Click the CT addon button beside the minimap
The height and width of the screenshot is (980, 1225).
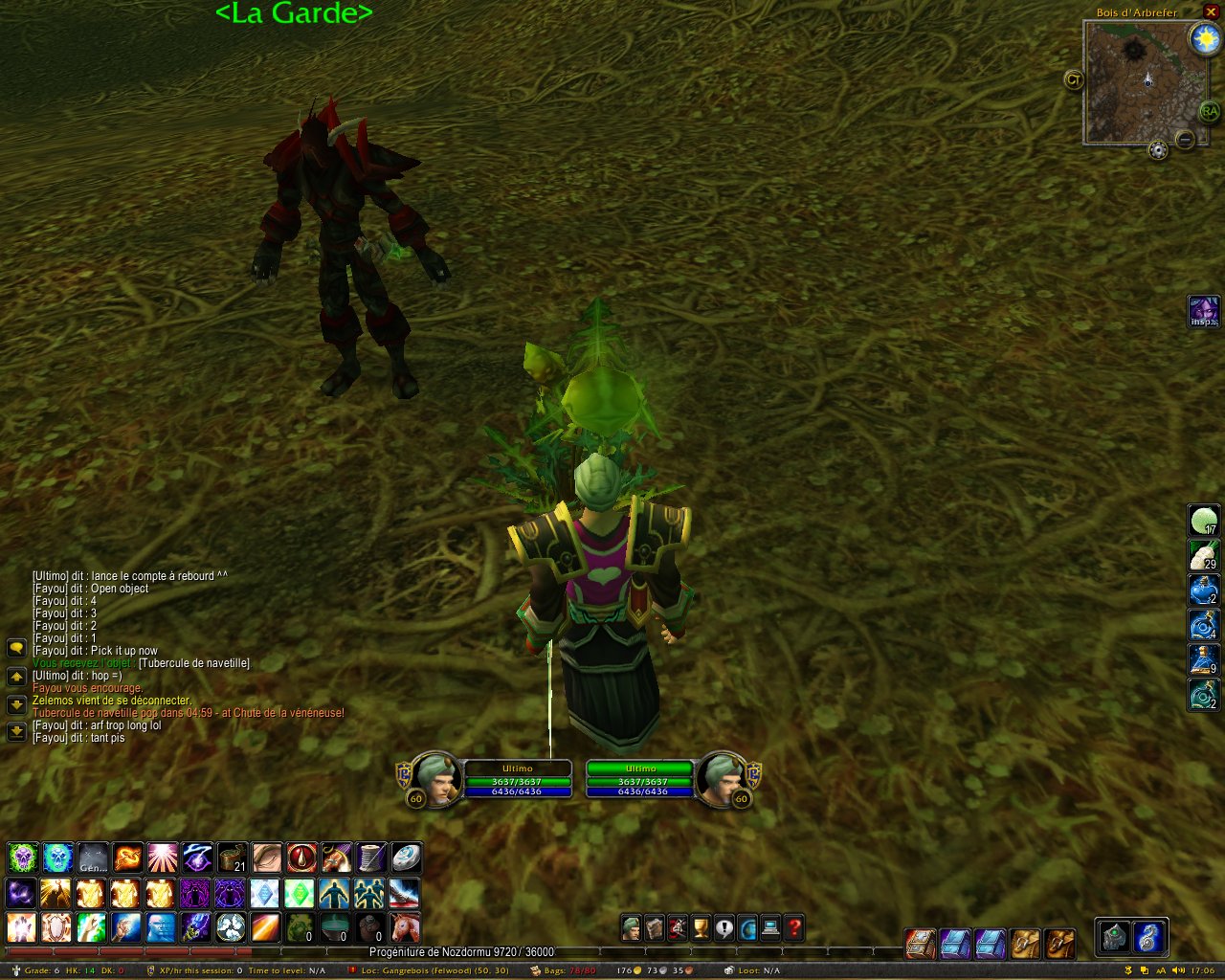(1074, 79)
